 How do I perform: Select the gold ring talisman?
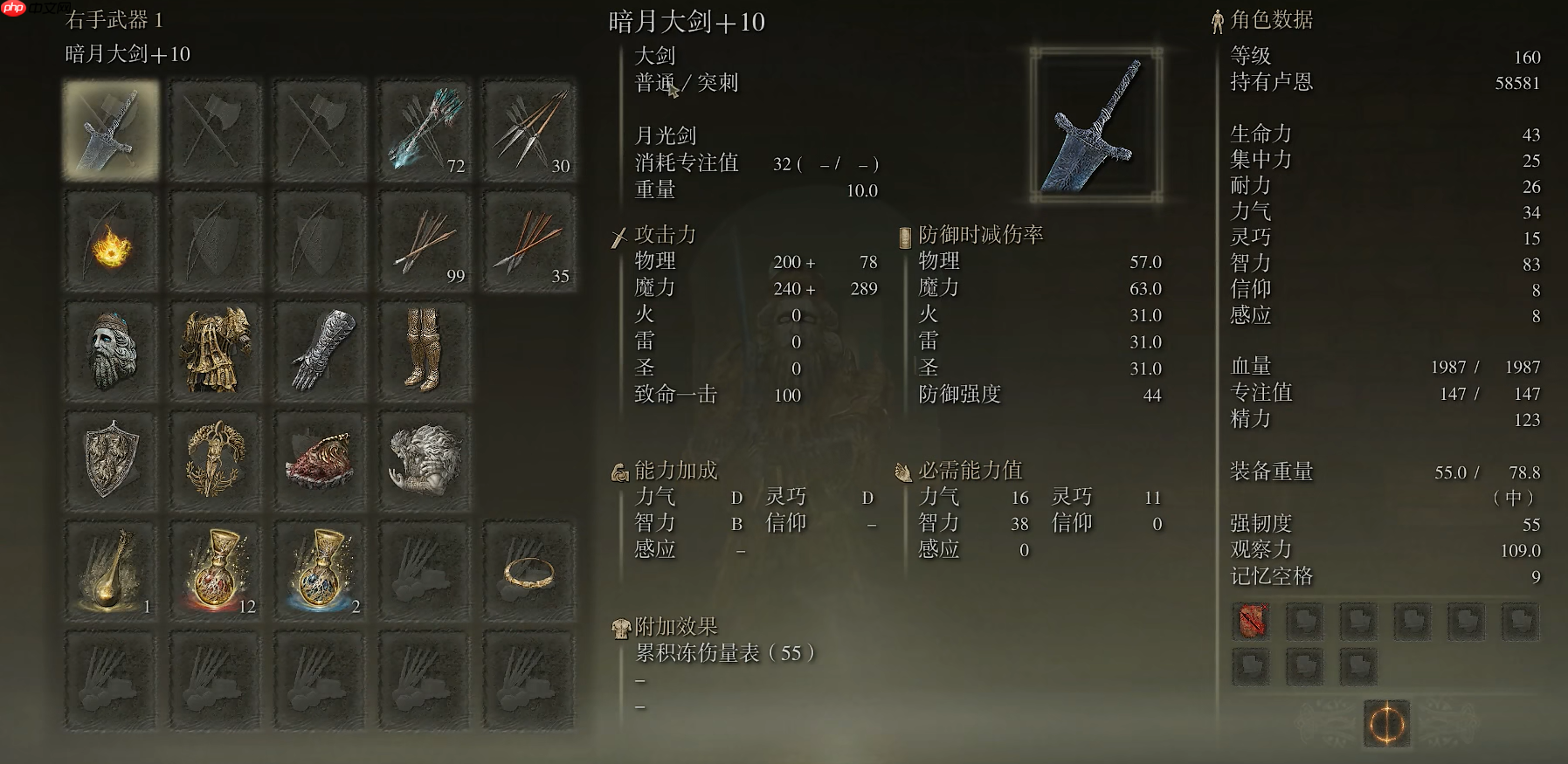pyautogui.click(x=529, y=568)
